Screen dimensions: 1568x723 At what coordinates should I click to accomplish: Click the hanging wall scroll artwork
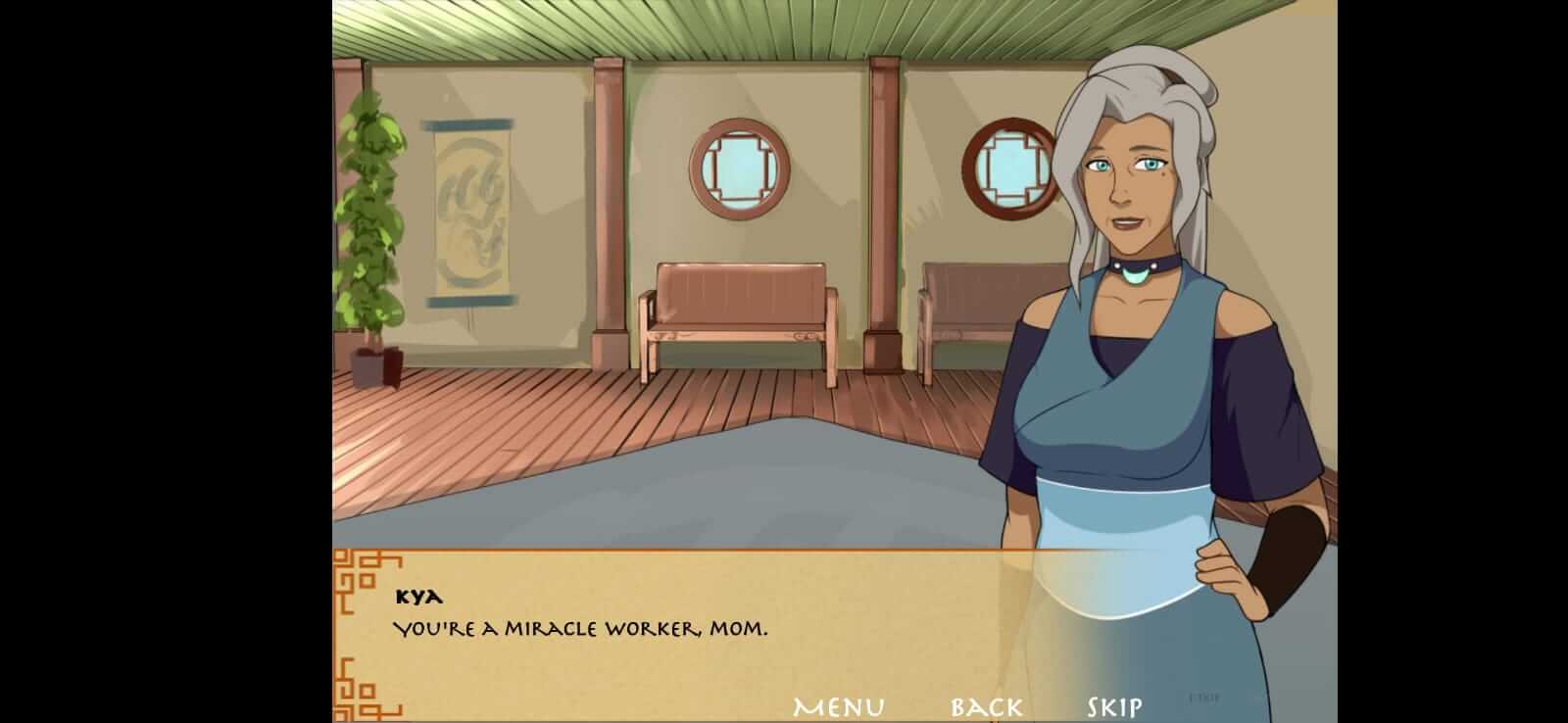coord(470,211)
